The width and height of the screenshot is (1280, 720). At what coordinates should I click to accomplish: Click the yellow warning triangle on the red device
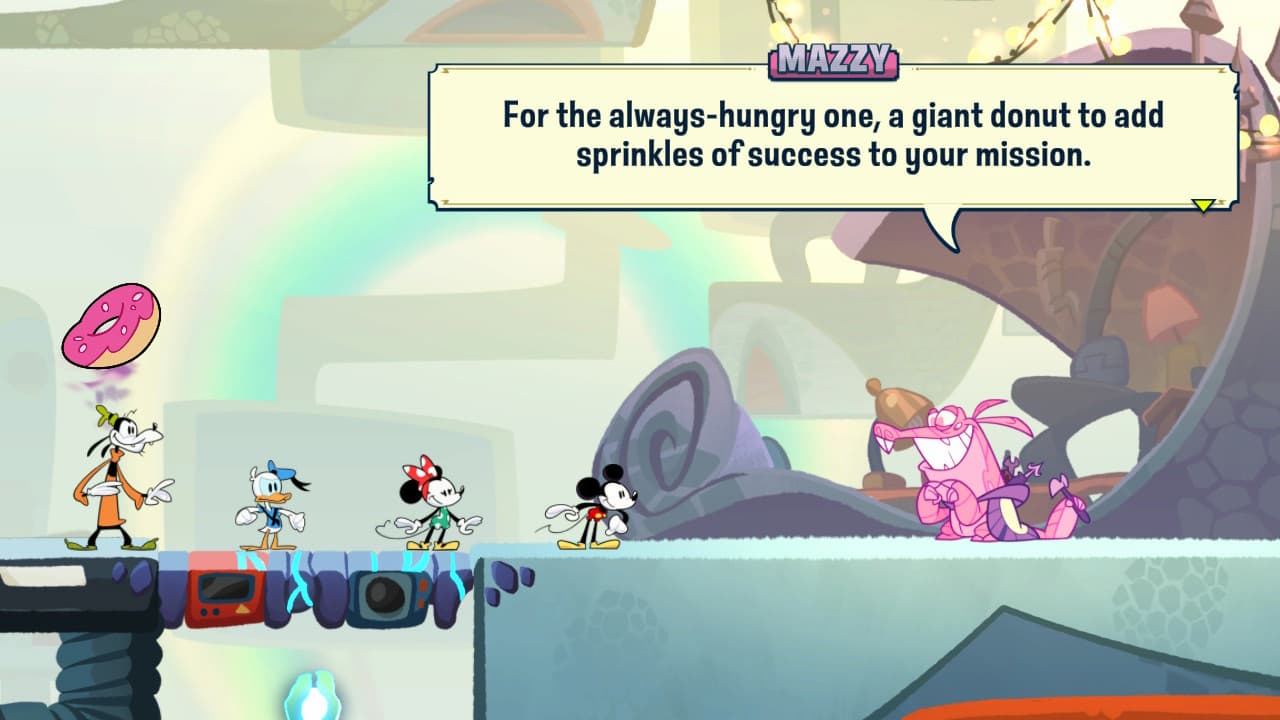click(242, 609)
